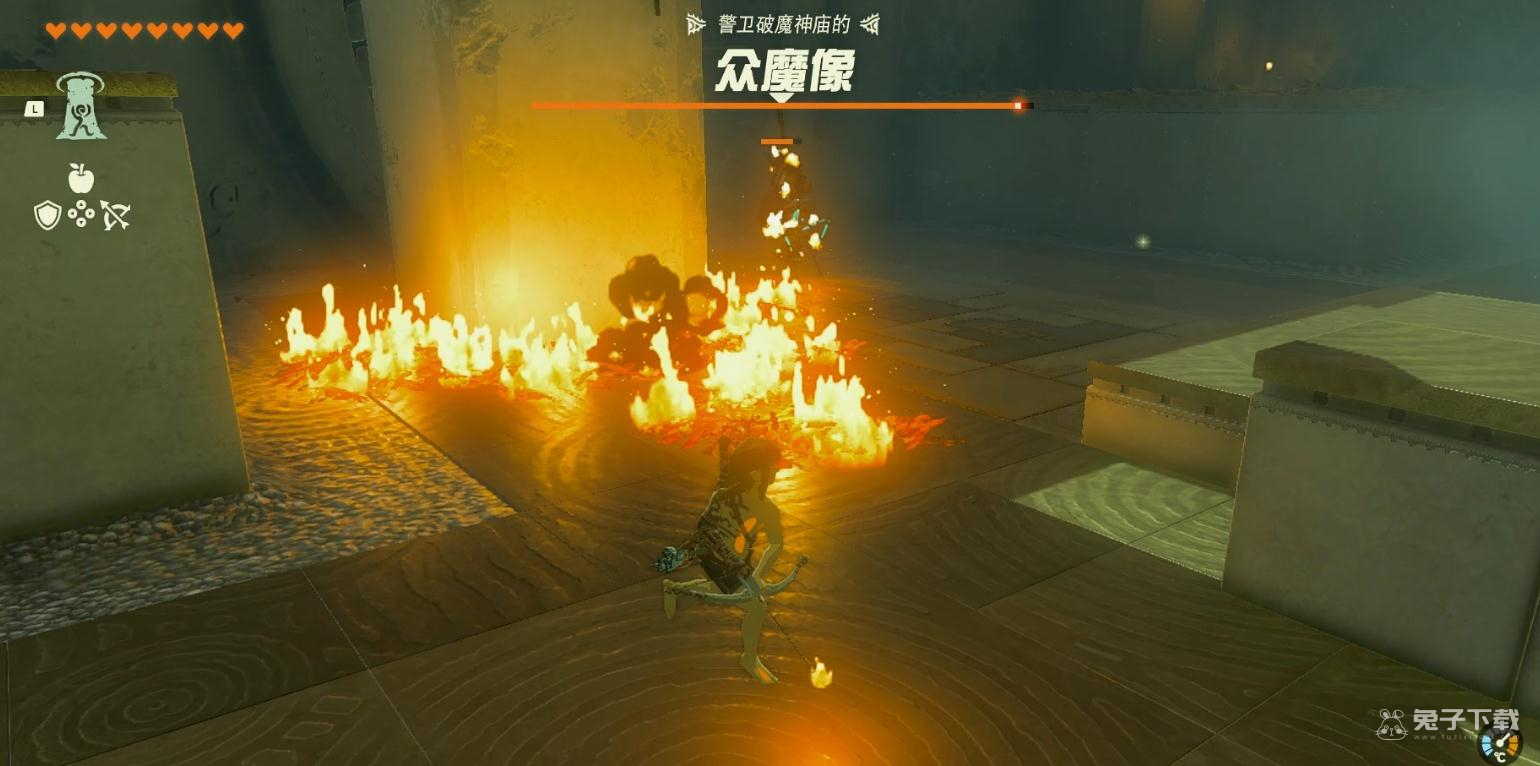Open the shield quick-select icon

coord(47,214)
